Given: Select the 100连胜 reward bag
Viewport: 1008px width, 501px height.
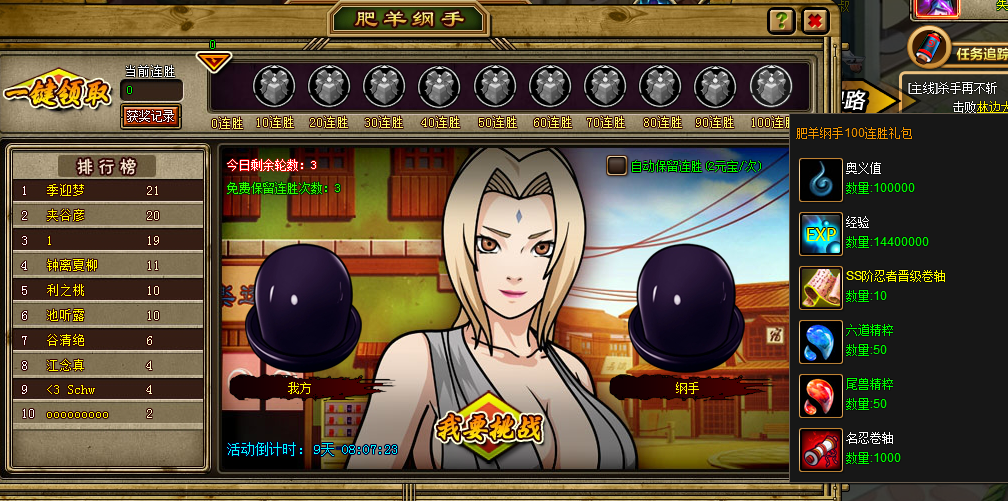Looking at the screenshot, I should tap(769, 86).
